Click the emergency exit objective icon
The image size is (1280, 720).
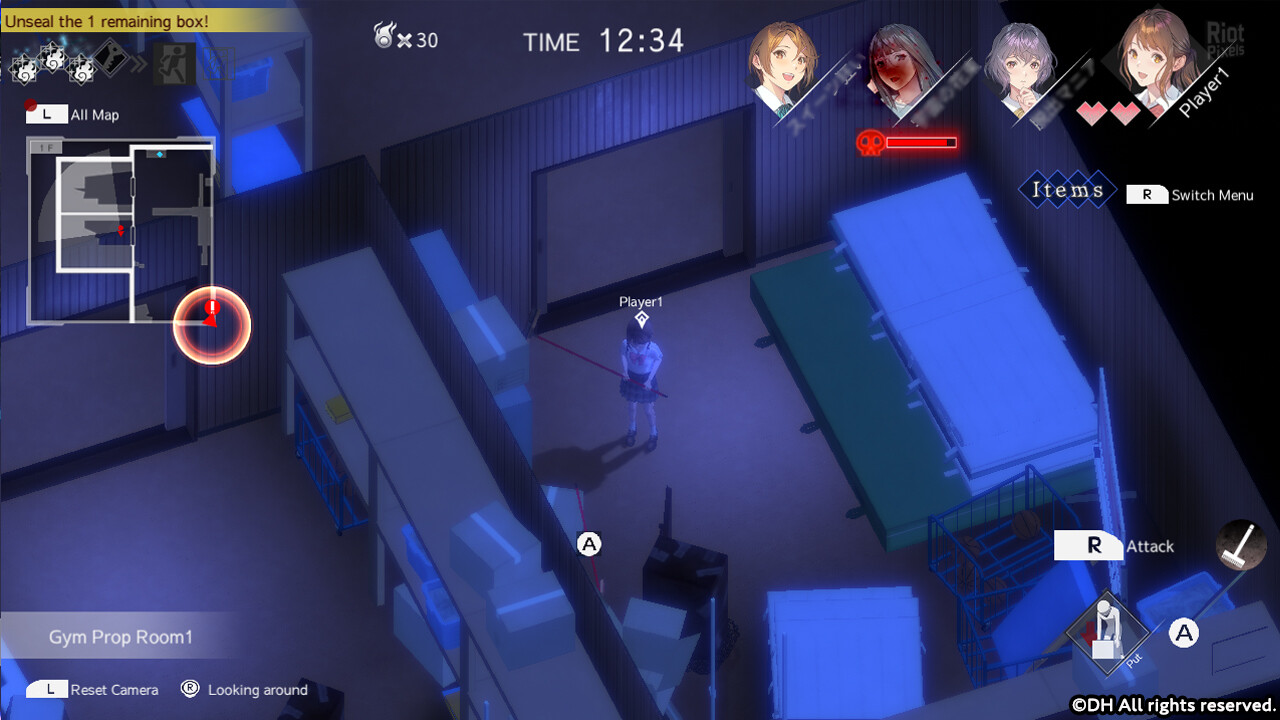point(173,64)
